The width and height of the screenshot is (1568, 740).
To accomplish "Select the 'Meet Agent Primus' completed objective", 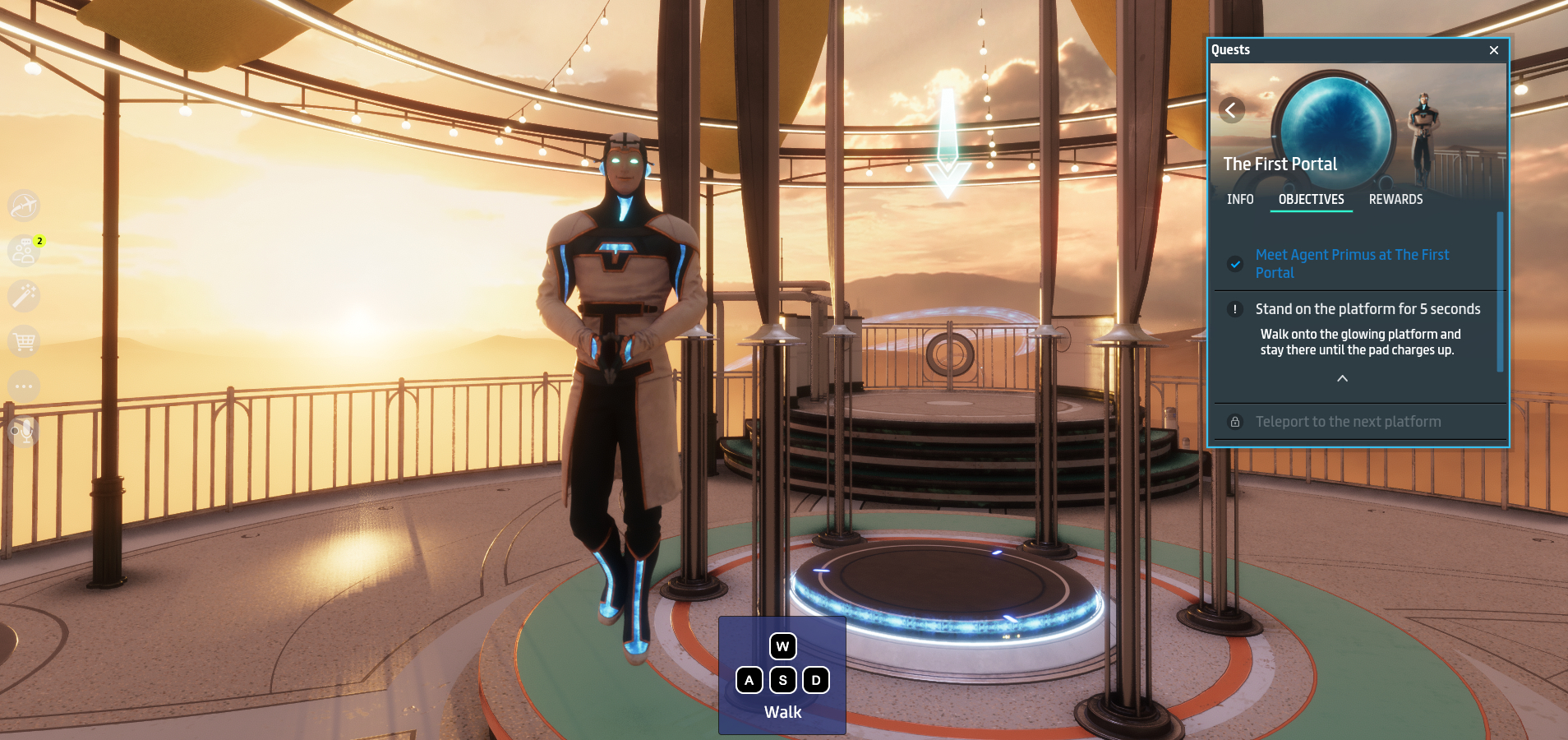I will pos(1352,263).
